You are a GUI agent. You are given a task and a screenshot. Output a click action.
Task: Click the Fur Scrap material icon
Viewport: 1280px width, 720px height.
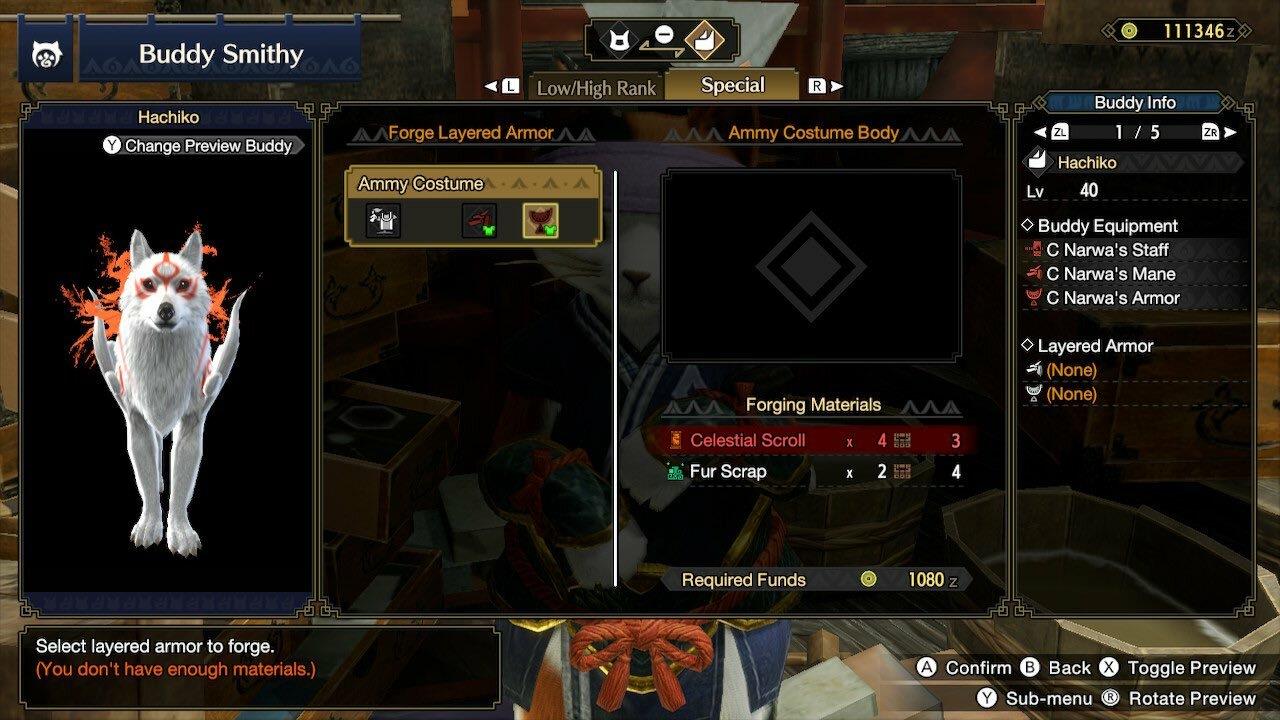pyautogui.click(x=674, y=471)
